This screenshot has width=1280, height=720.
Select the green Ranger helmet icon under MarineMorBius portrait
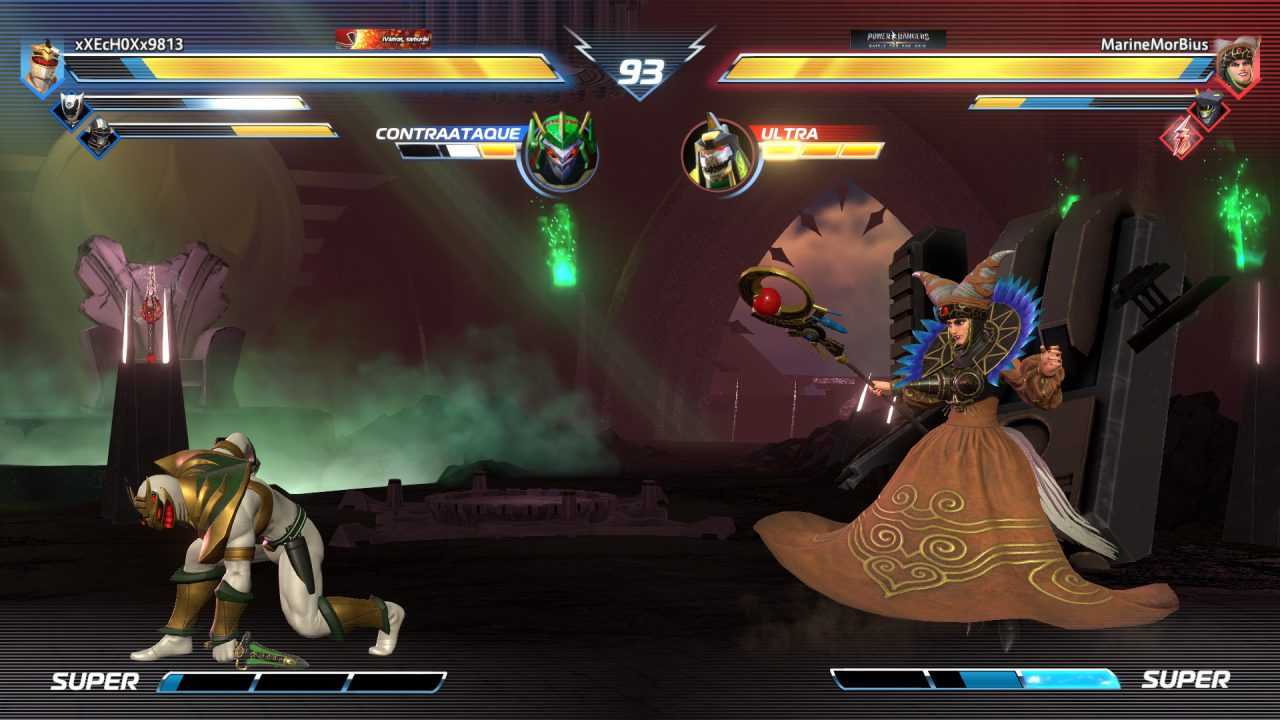pos(1207,110)
